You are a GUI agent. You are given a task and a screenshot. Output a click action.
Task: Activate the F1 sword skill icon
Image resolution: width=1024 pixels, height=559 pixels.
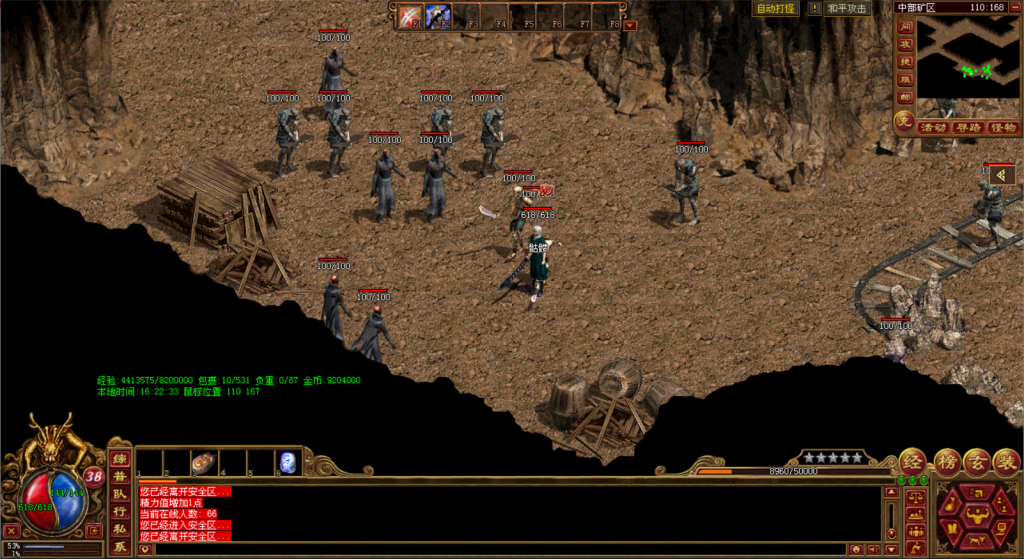pyautogui.click(x=410, y=17)
